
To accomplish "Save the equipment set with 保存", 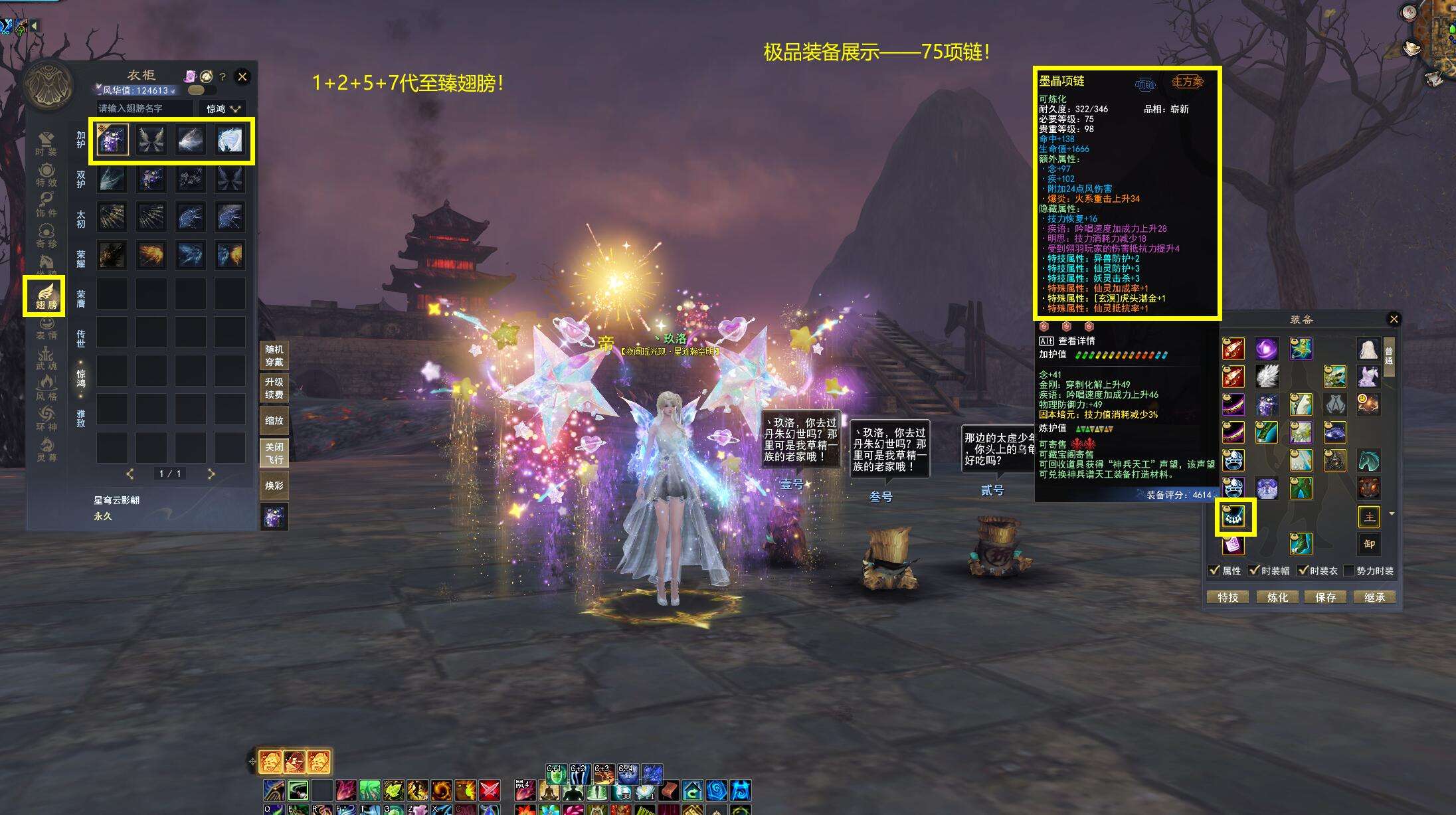I will (1325, 597).
